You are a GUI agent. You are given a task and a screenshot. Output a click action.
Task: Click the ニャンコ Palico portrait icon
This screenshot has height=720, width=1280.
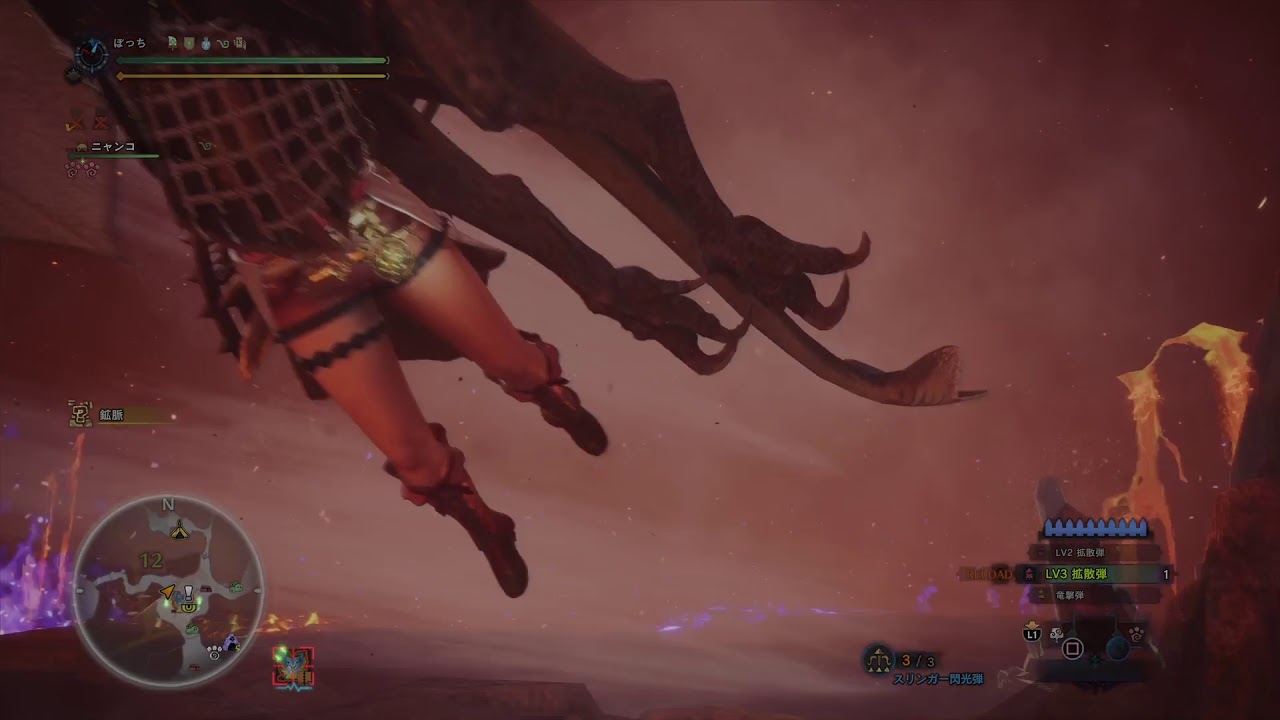click(x=81, y=147)
